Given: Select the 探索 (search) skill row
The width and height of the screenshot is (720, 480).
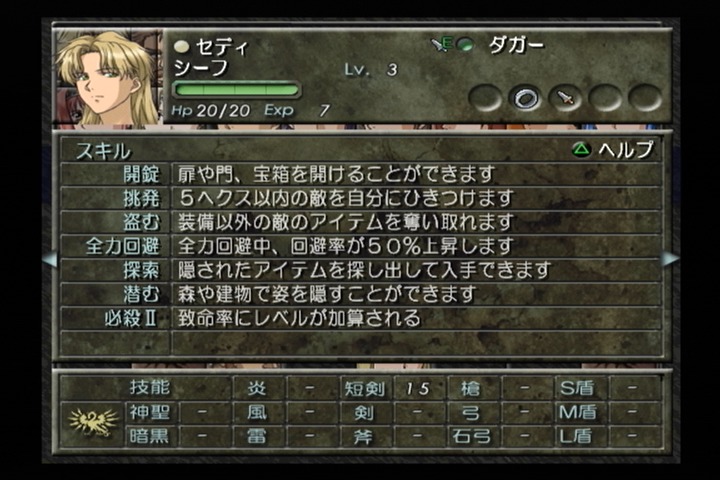Looking at the screenshot, I should click(x=360, y=270).
